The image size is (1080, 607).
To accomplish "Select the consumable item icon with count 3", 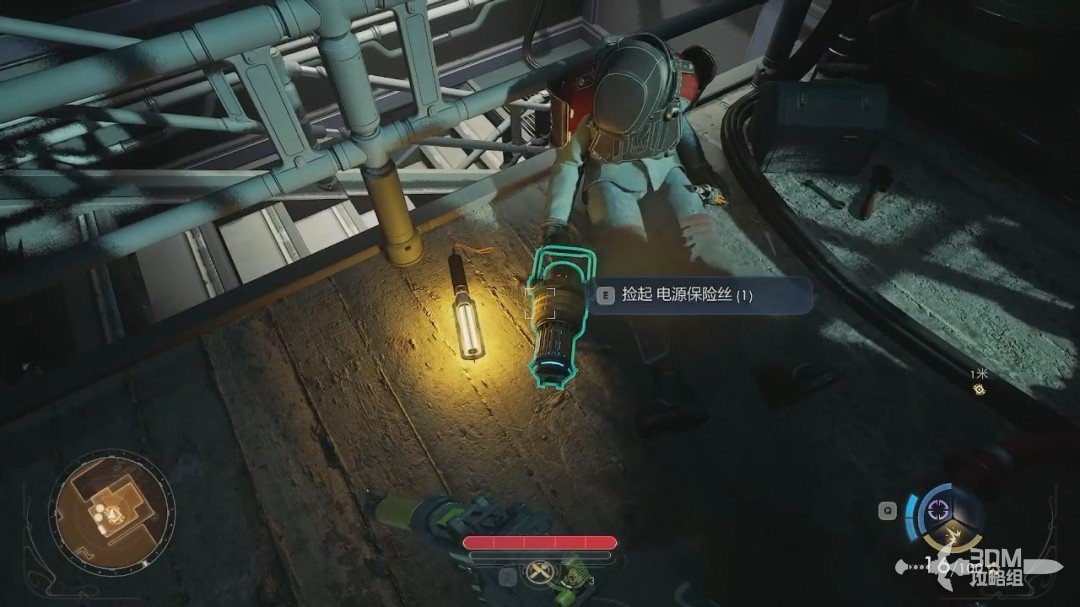I will [x=573, y=576].
